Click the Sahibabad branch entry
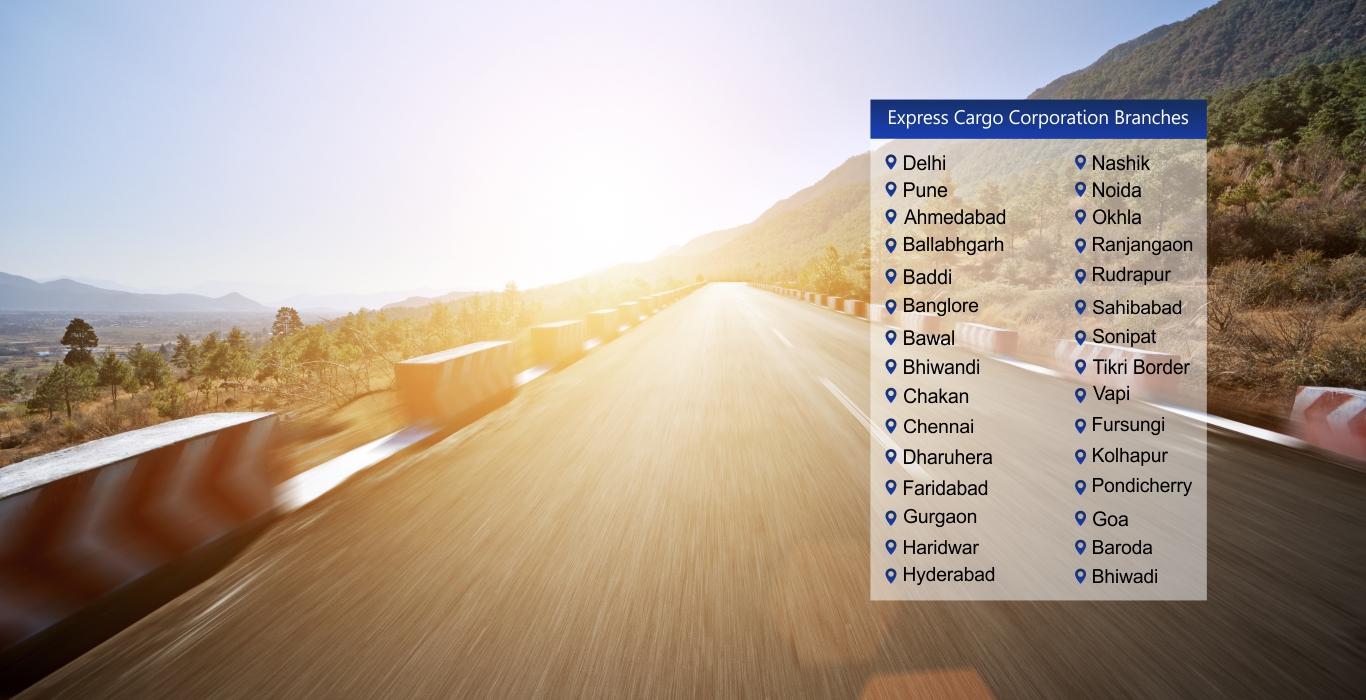The height and width of the screenshot is (700, 1366). click(1136, 308)
